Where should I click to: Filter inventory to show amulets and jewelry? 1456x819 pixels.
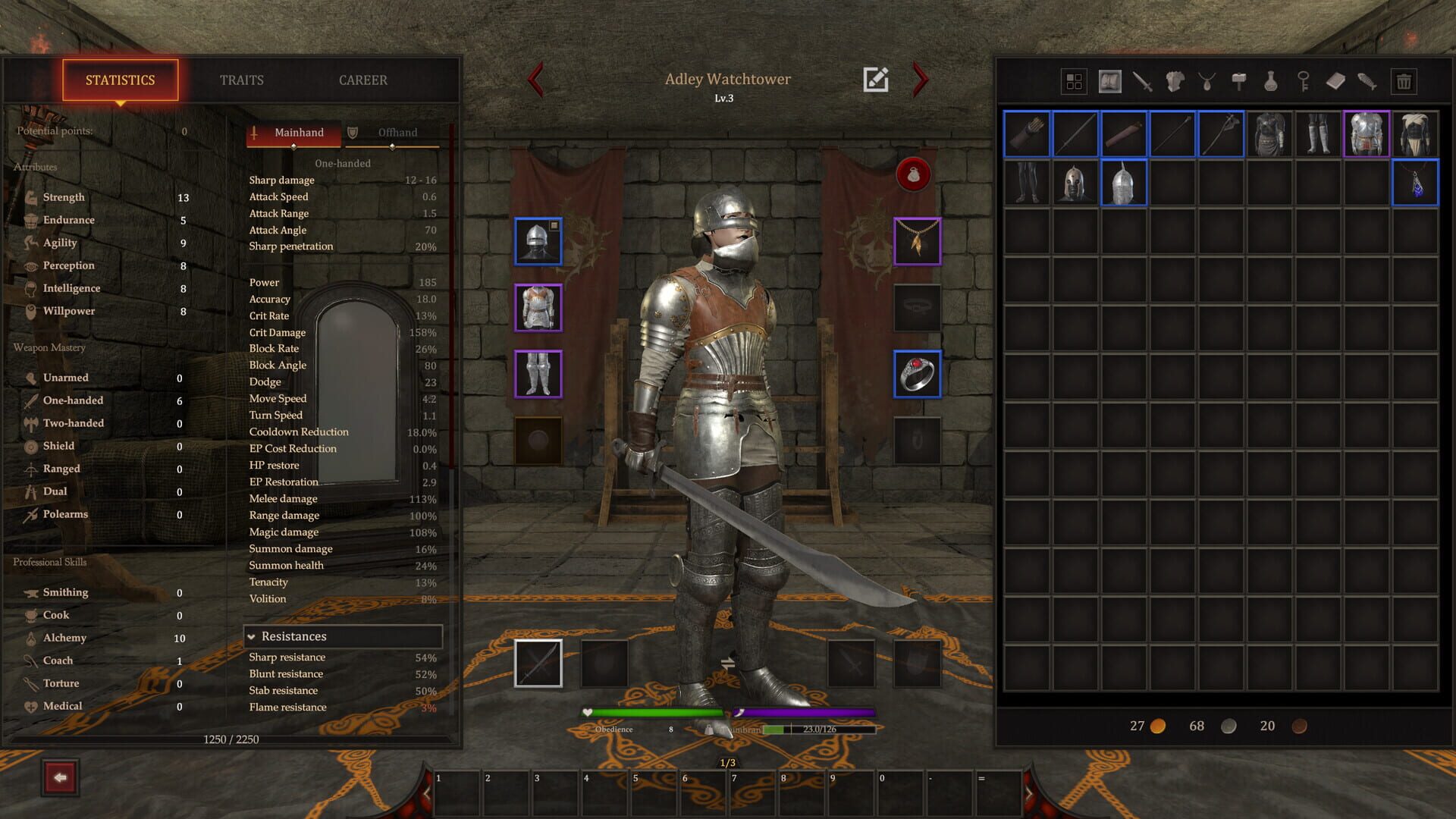click(x=1207, y=81)
